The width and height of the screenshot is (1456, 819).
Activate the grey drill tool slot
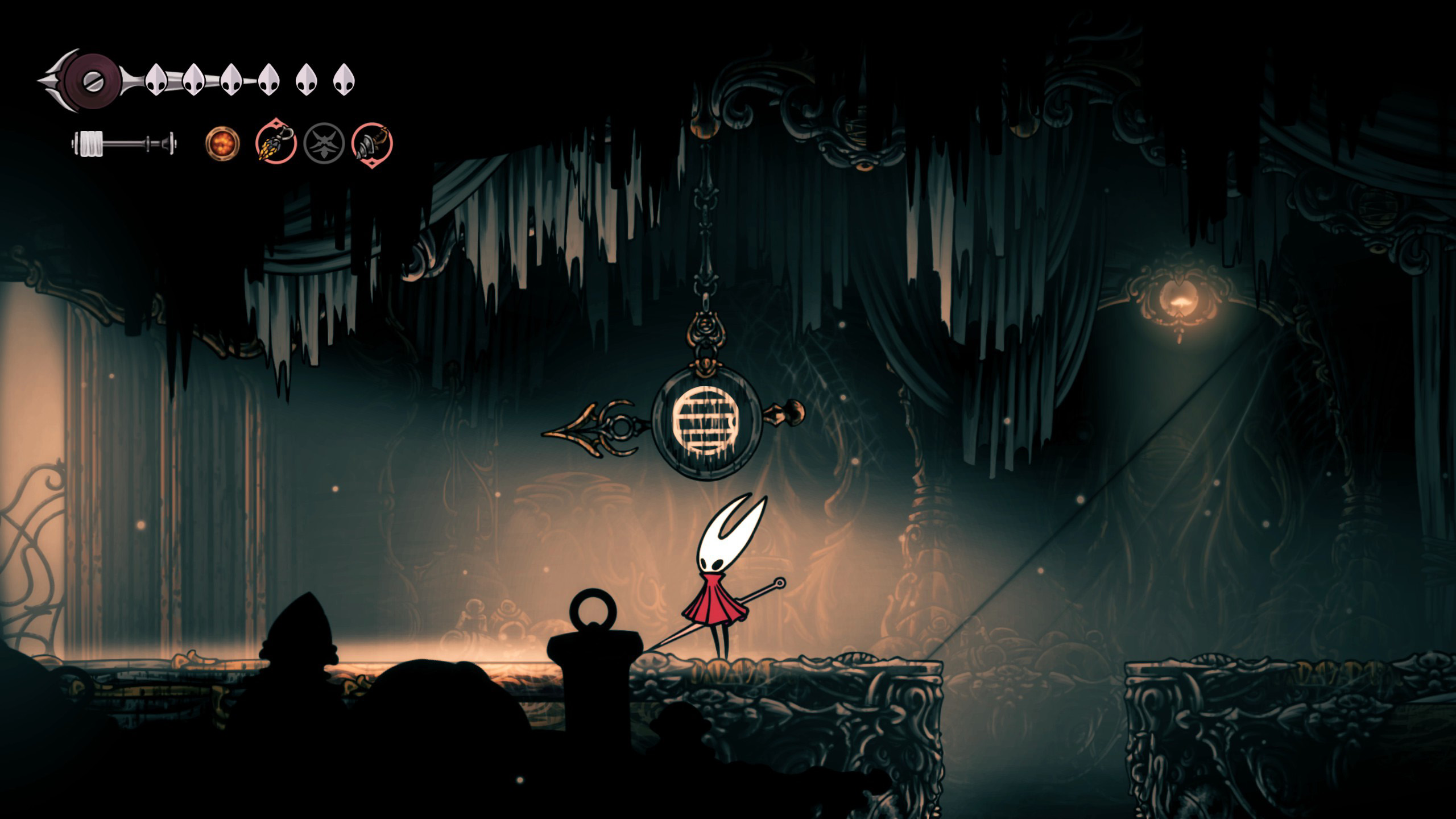[373, 143]
